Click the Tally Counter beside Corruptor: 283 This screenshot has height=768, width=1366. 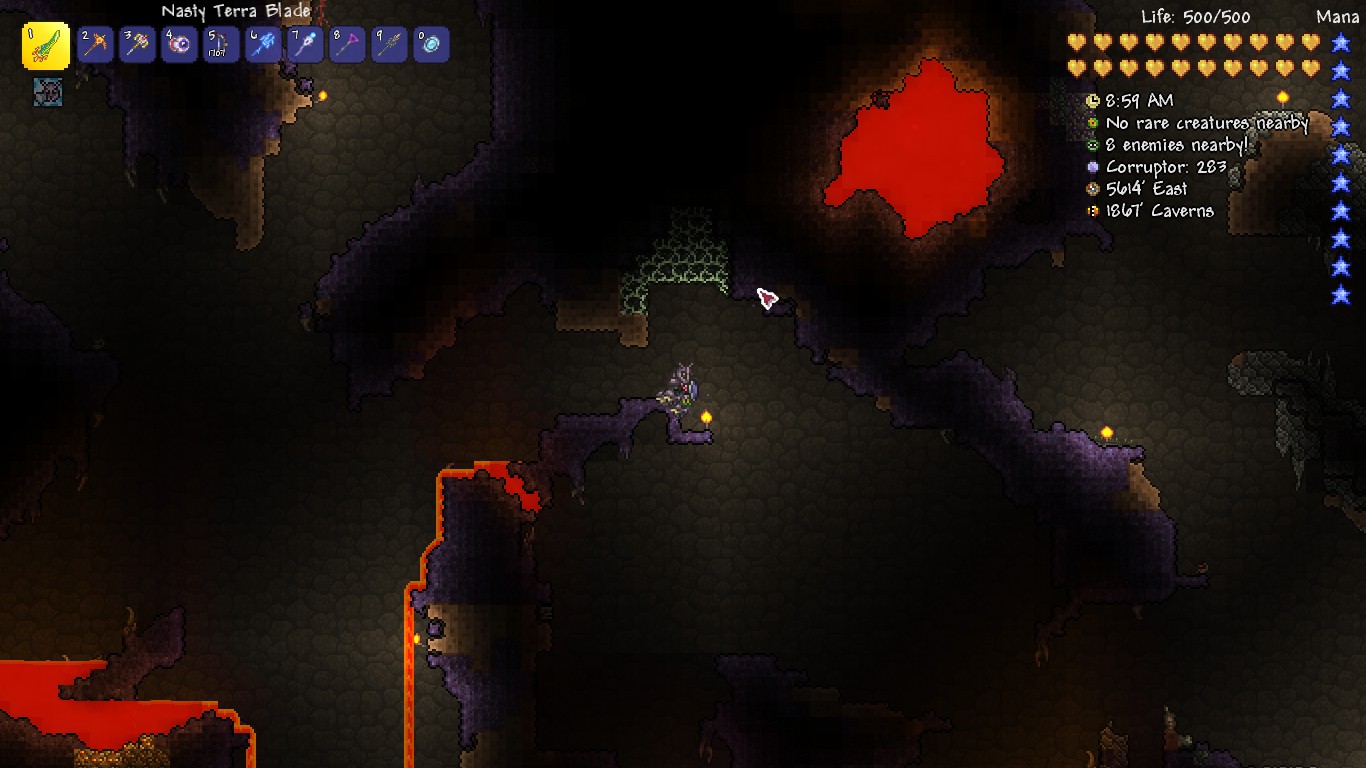click(1093, 167)
